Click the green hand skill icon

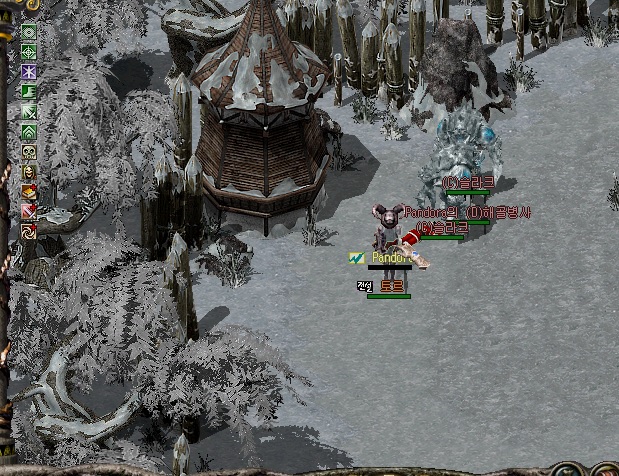click(29, 91)
